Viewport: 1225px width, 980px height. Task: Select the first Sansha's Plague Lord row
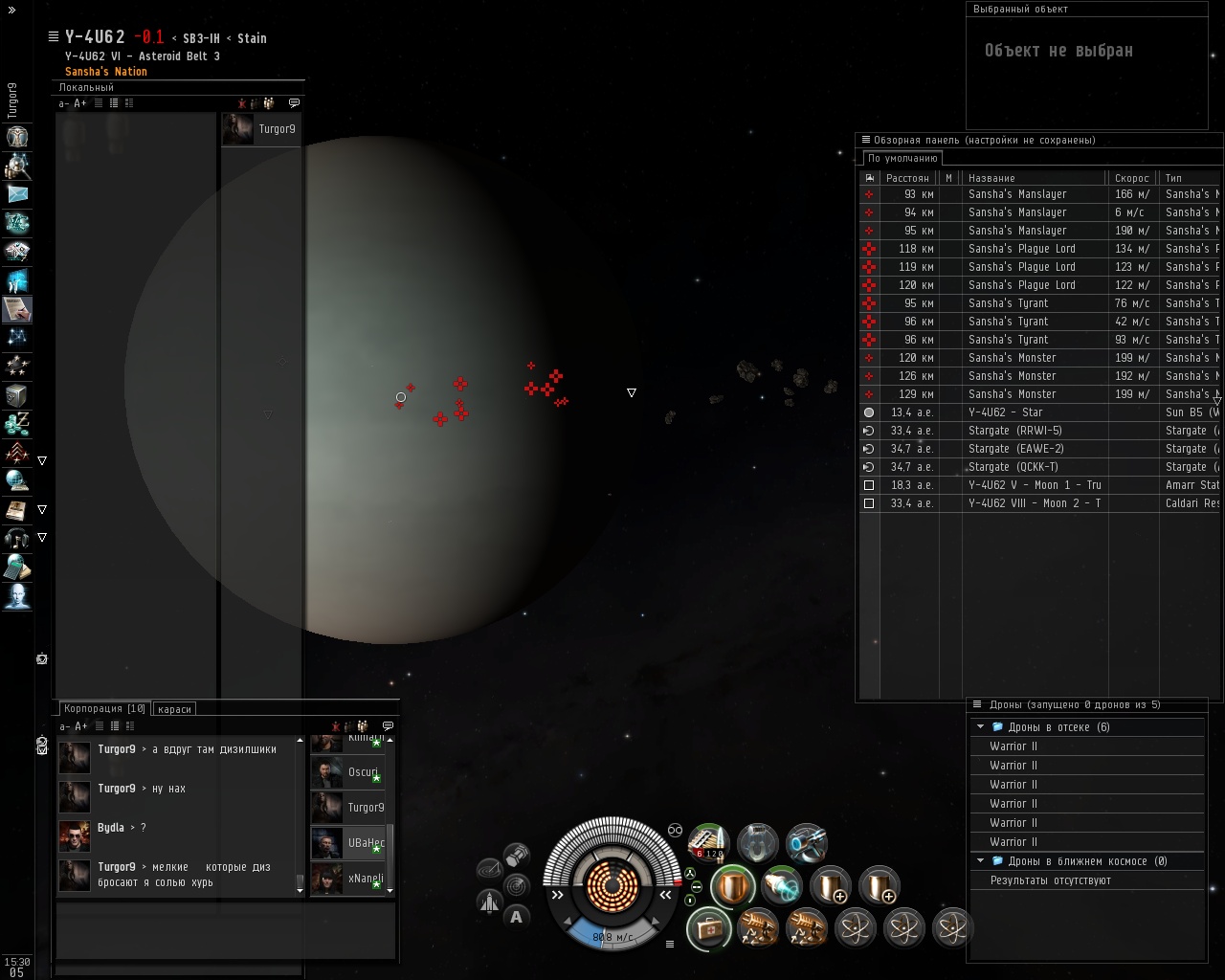coord(1021,249)
